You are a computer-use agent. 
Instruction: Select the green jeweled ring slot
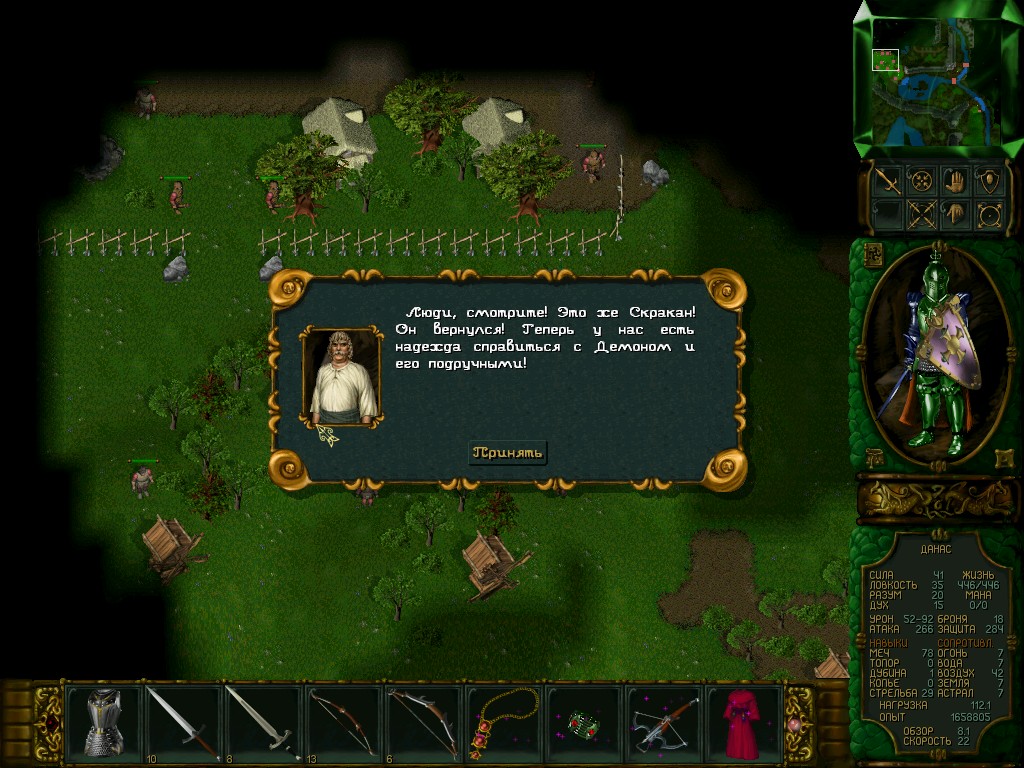[582, 721]
